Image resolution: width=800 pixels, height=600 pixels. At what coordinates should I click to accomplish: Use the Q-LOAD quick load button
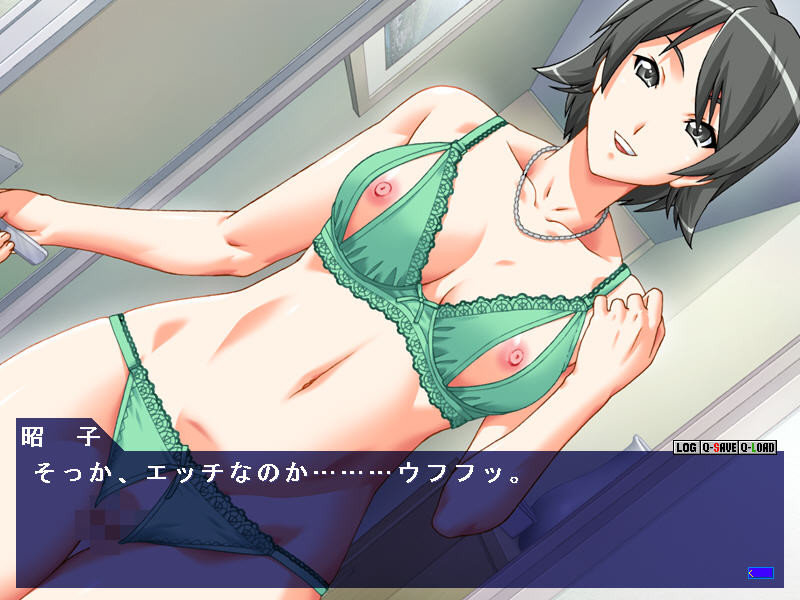coord(757,448)
